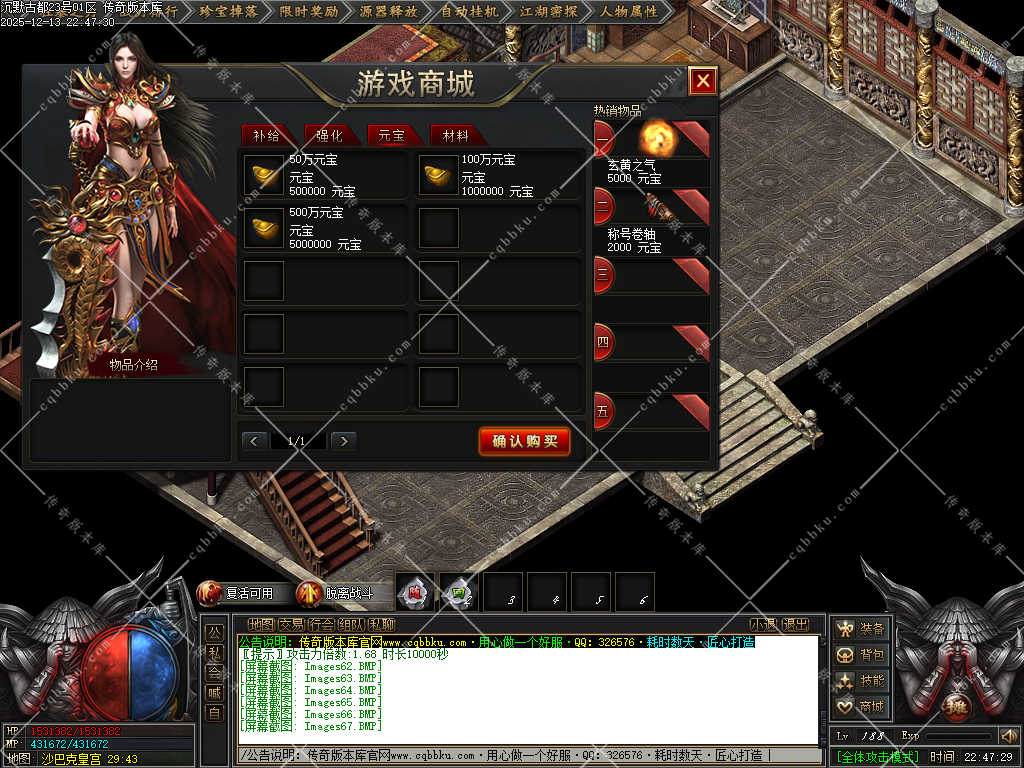Screen dimensions: 1024x768
Task: Switch to the 补给 shop tab
Action: (266, 136)
